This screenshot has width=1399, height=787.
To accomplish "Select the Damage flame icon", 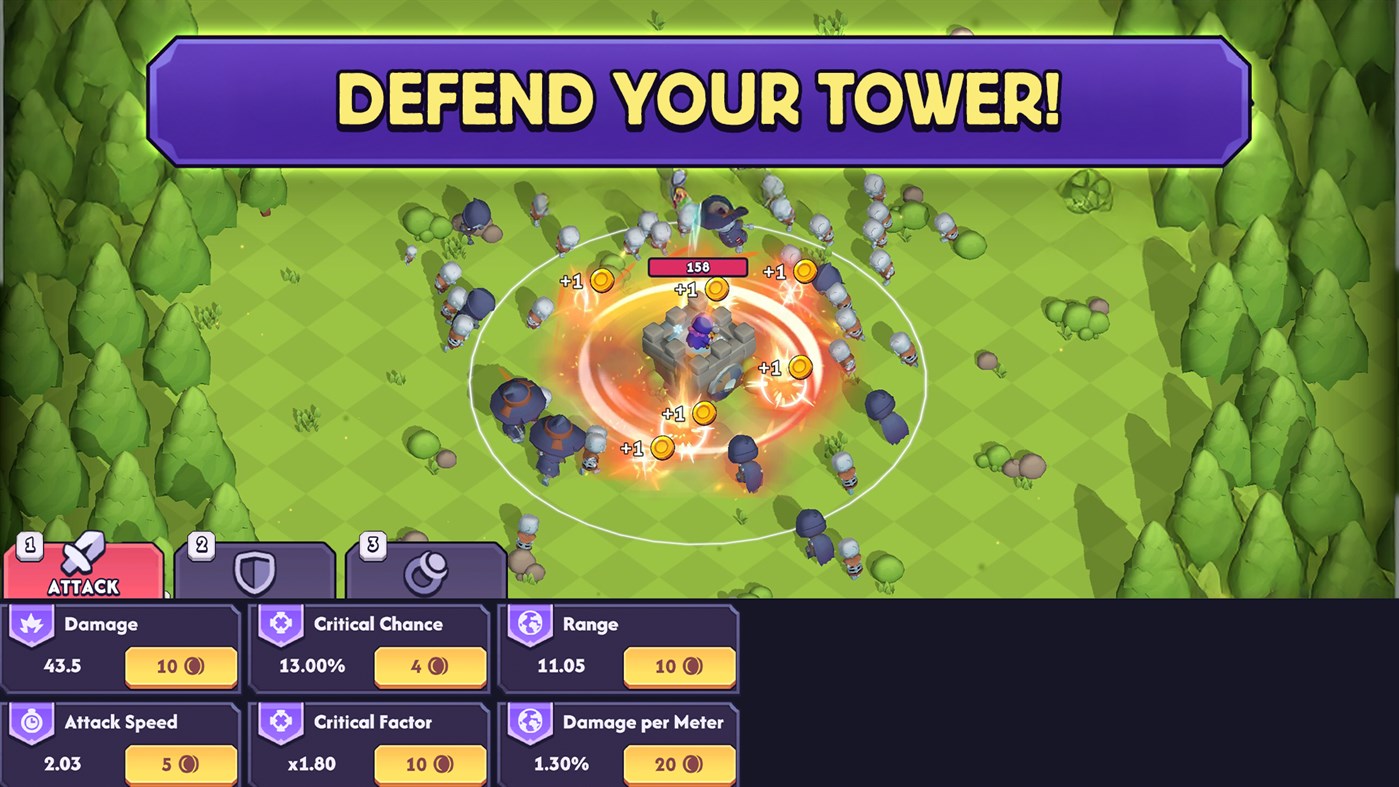I will pos(30,624).
